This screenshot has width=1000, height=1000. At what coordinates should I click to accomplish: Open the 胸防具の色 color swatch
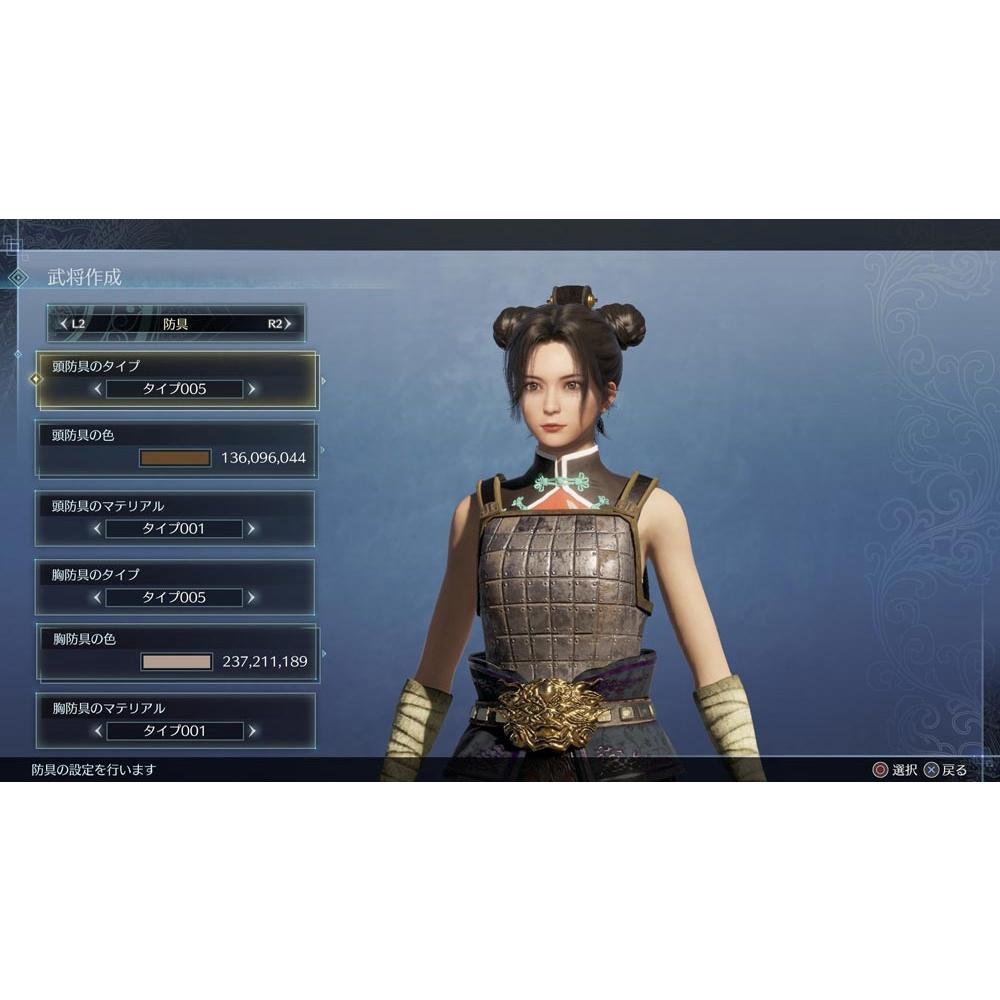(177, 661)
